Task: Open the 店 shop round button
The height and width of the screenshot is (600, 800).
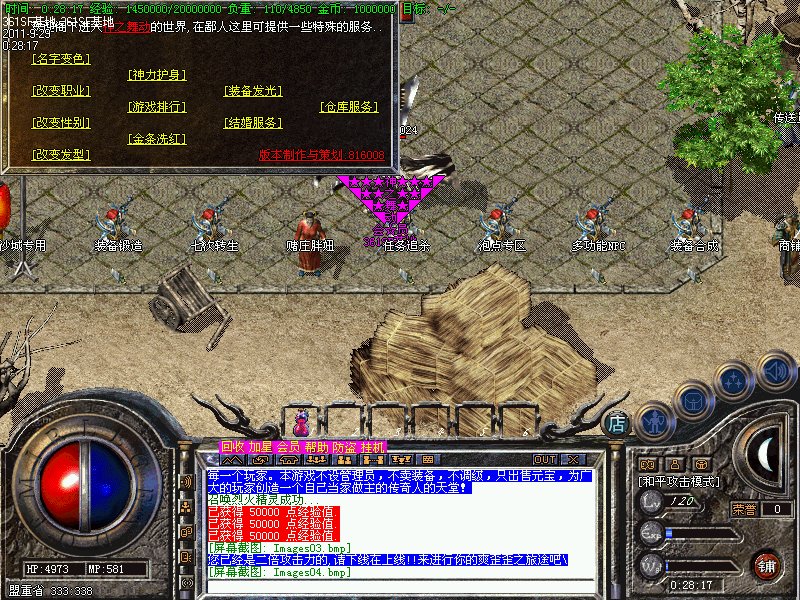Action: (x=619, y=423)
